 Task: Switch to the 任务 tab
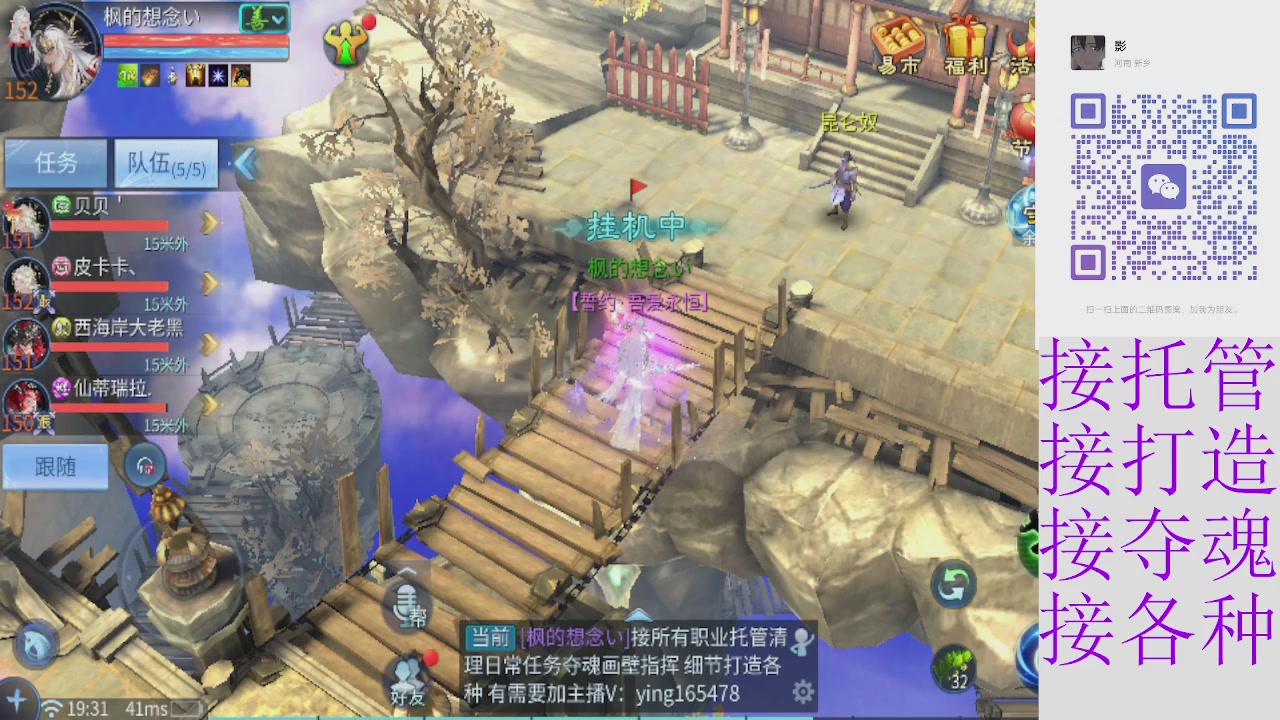tap(55, 163)
